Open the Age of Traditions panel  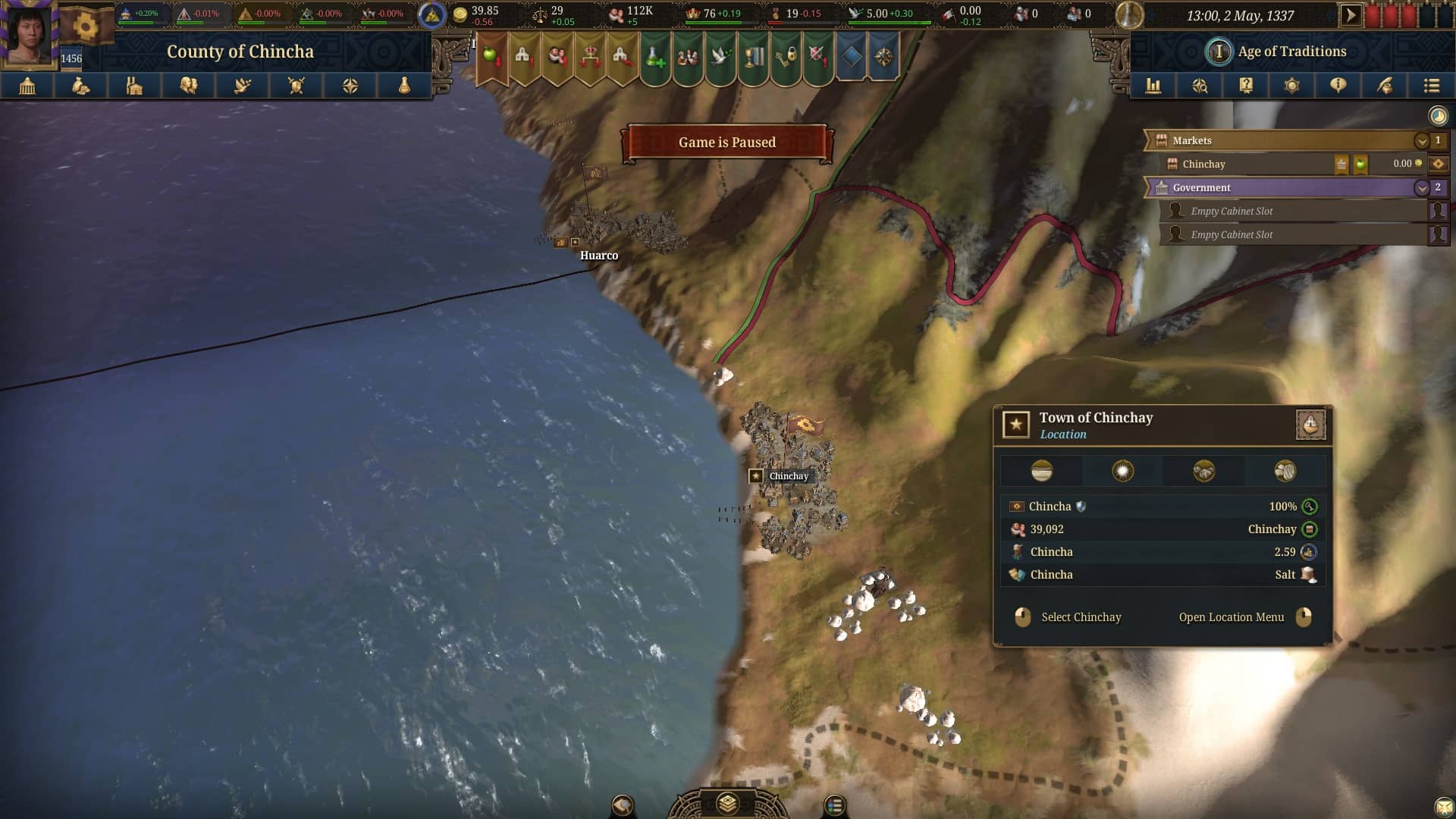[1291, 52]
